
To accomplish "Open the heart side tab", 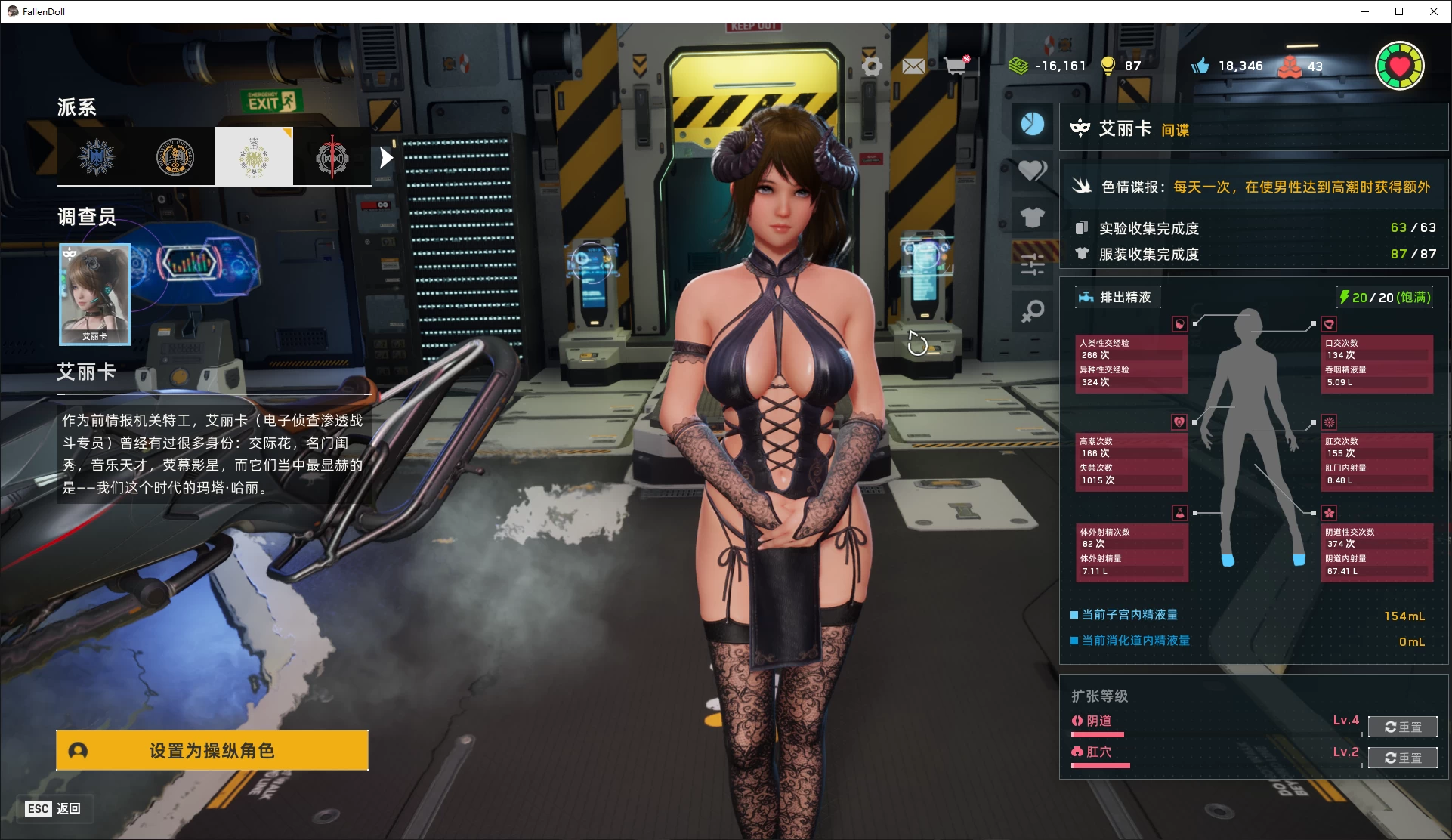I will point(1032,171).
